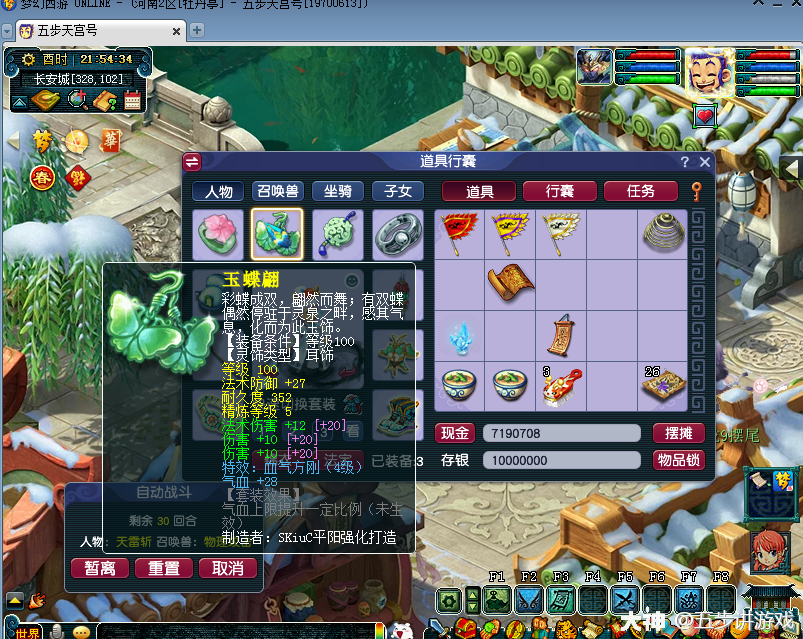Activate the 物品锁 item lock button

click(x=678, y=460)
